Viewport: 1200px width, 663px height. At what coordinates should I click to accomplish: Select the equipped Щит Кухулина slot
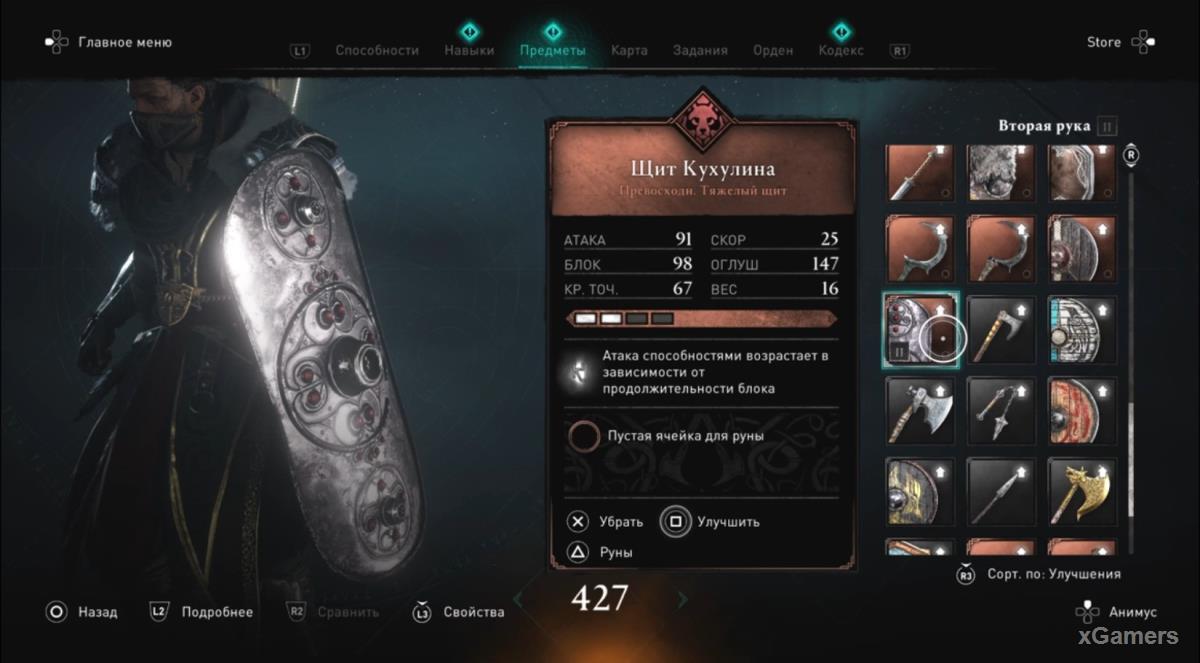click(x=920, y=330)
